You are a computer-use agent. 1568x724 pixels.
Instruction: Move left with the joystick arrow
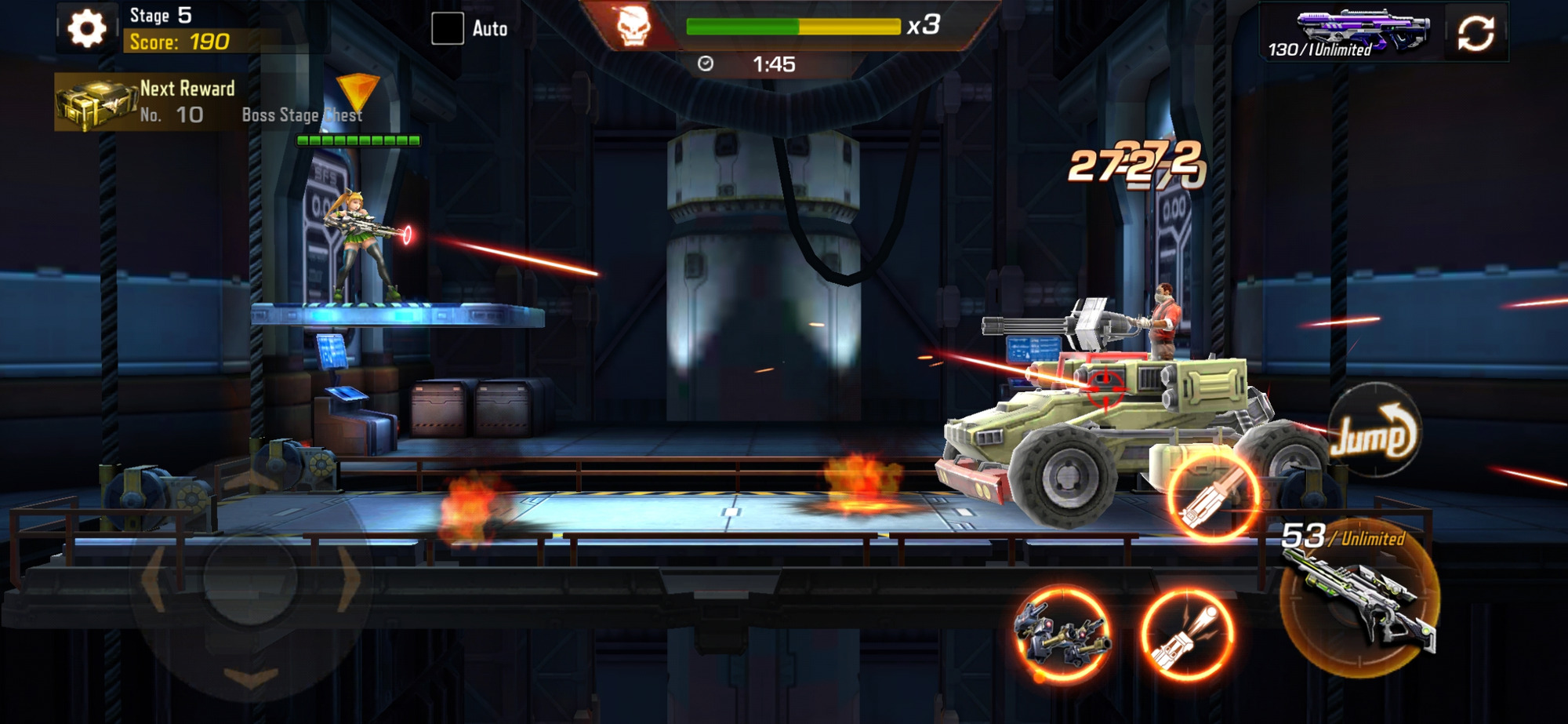pyautogui.click(x=154, y=580)
